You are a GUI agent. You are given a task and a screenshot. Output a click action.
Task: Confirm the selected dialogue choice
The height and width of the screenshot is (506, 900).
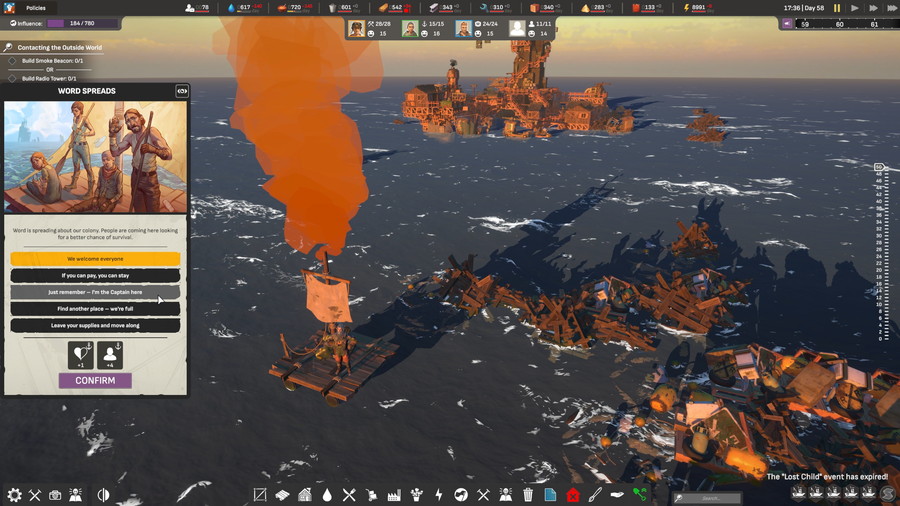95,380
